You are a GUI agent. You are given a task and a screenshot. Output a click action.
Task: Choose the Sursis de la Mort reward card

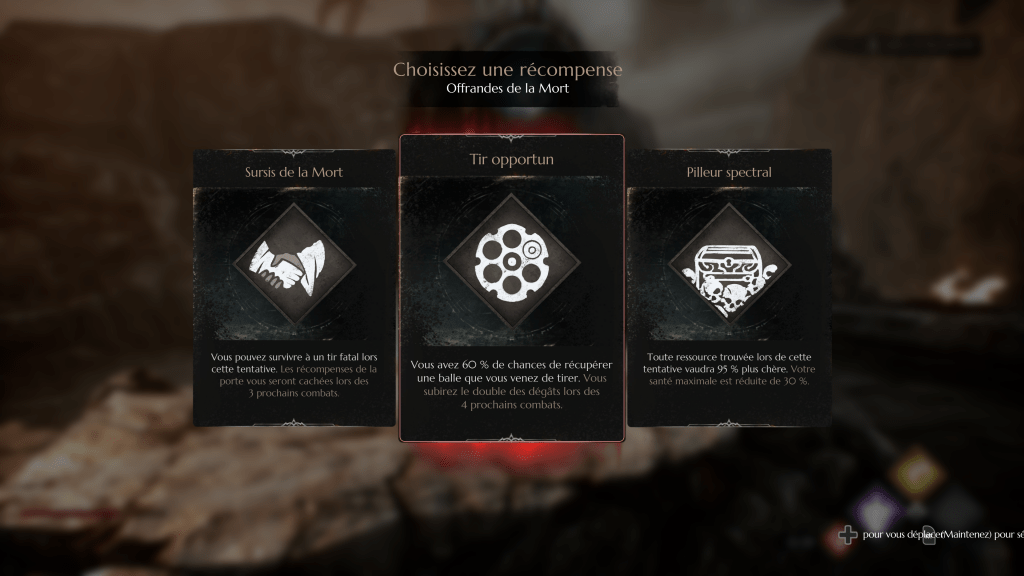tap(294, 287)
